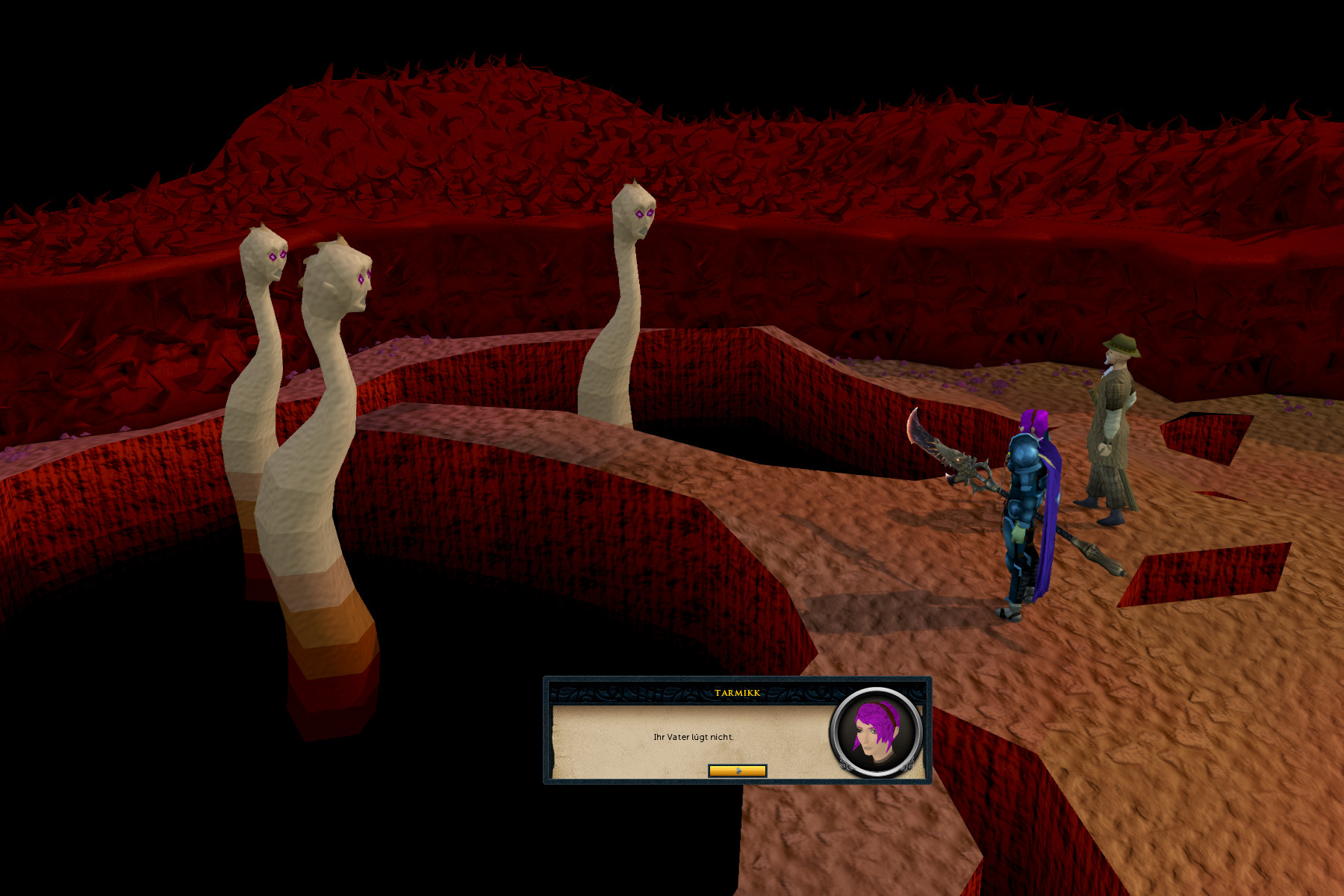1344x896 pixels.
Task: Continue Tarmikk's dialogue with the yellow arrow button
Action: point(737,771)
